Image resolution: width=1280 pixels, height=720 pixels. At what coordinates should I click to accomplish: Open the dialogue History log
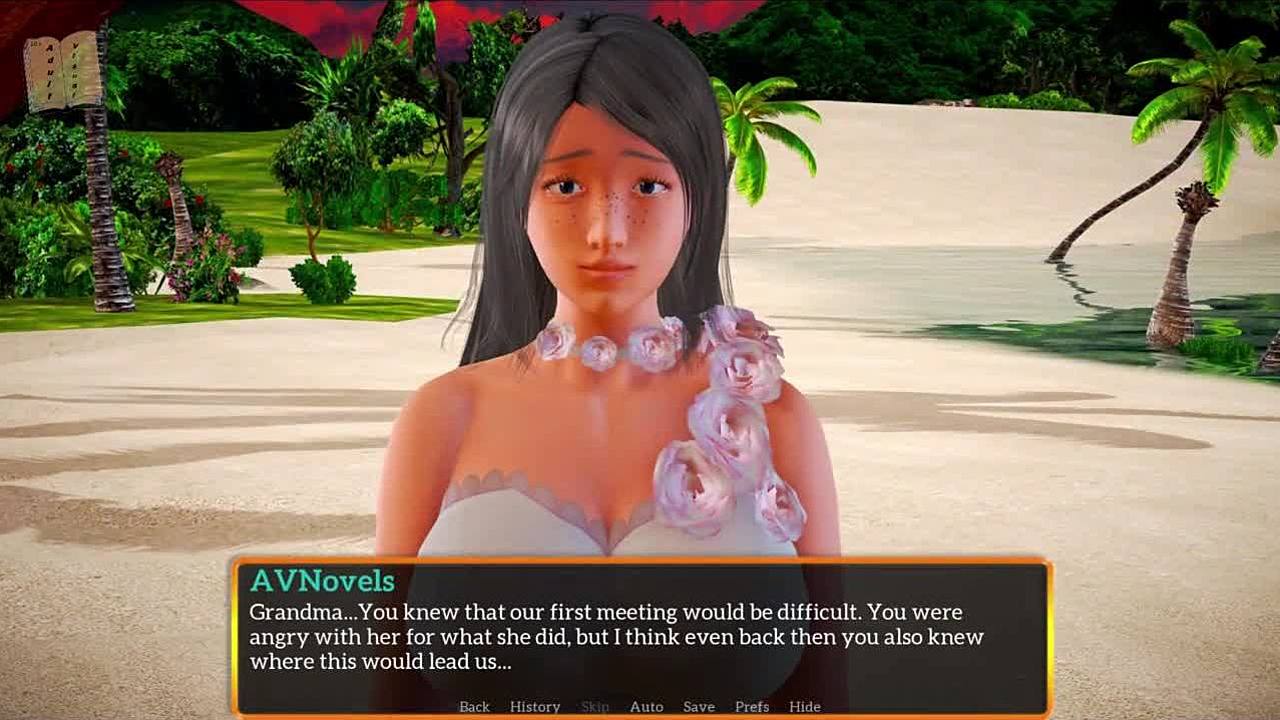[x=535, y=706]
